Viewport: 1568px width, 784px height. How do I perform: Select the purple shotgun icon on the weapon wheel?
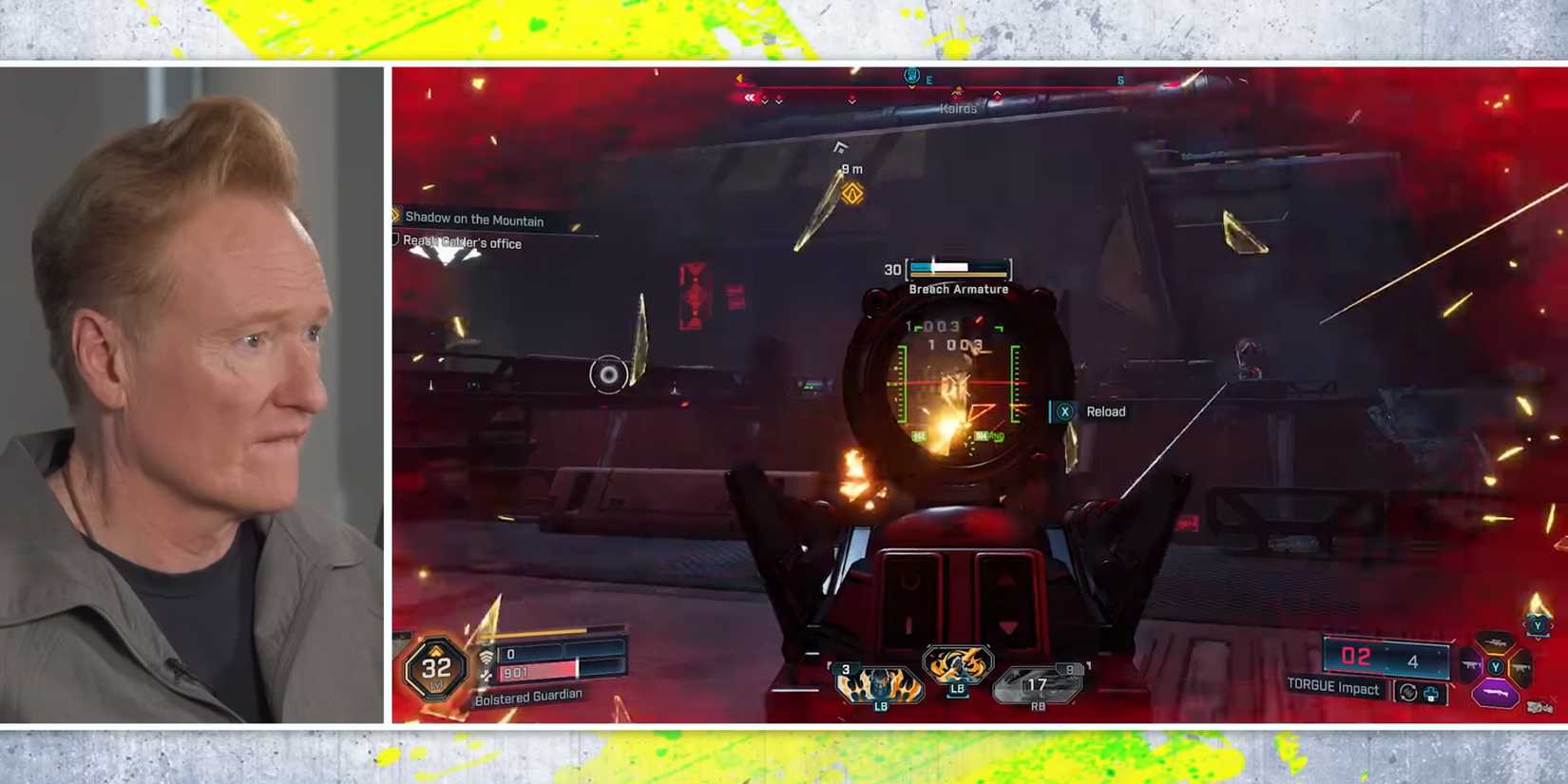[x=1496, y=693]
